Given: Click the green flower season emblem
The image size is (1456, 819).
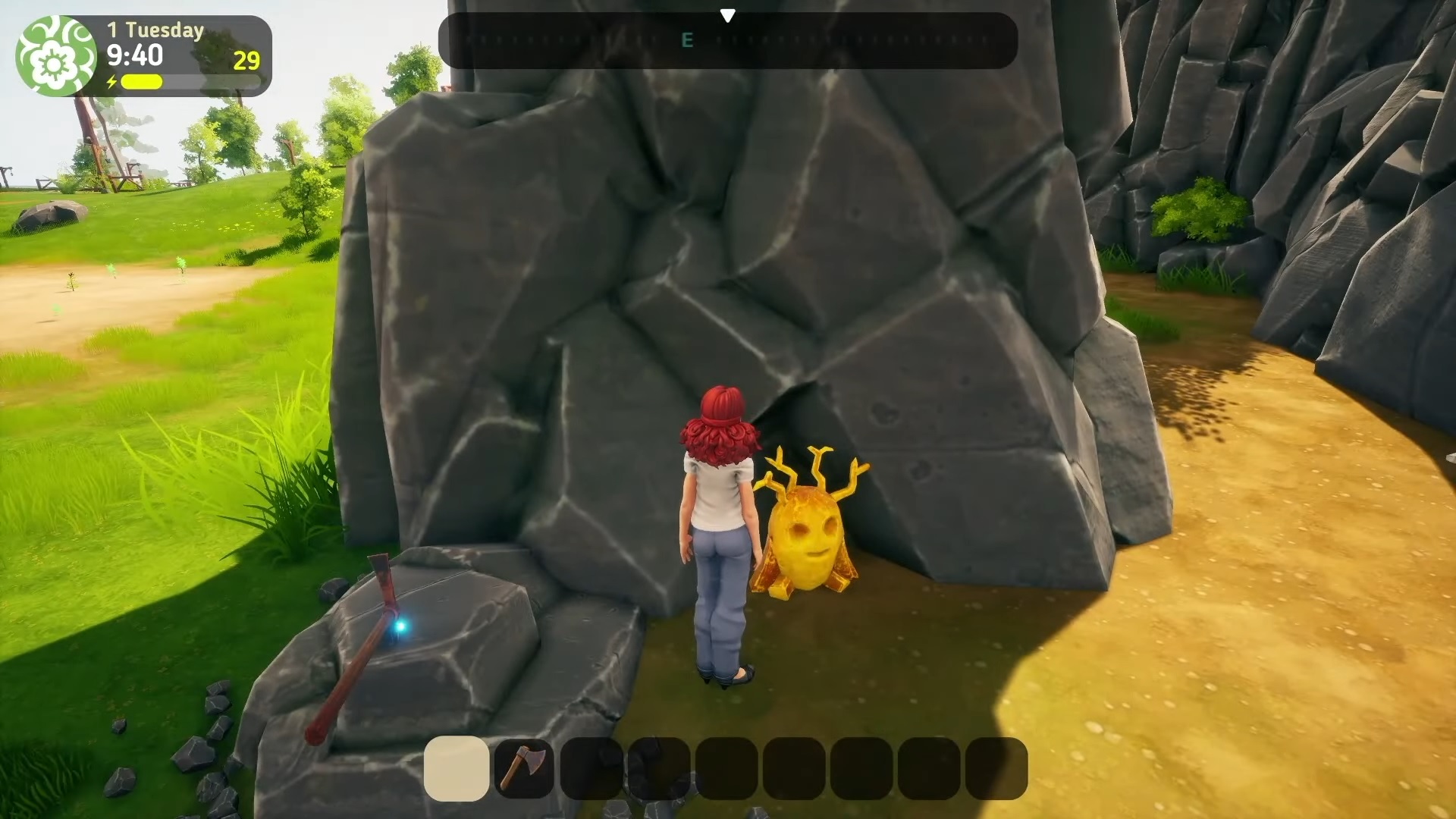Looking at the screenshot, I should (x=55, y=56).
